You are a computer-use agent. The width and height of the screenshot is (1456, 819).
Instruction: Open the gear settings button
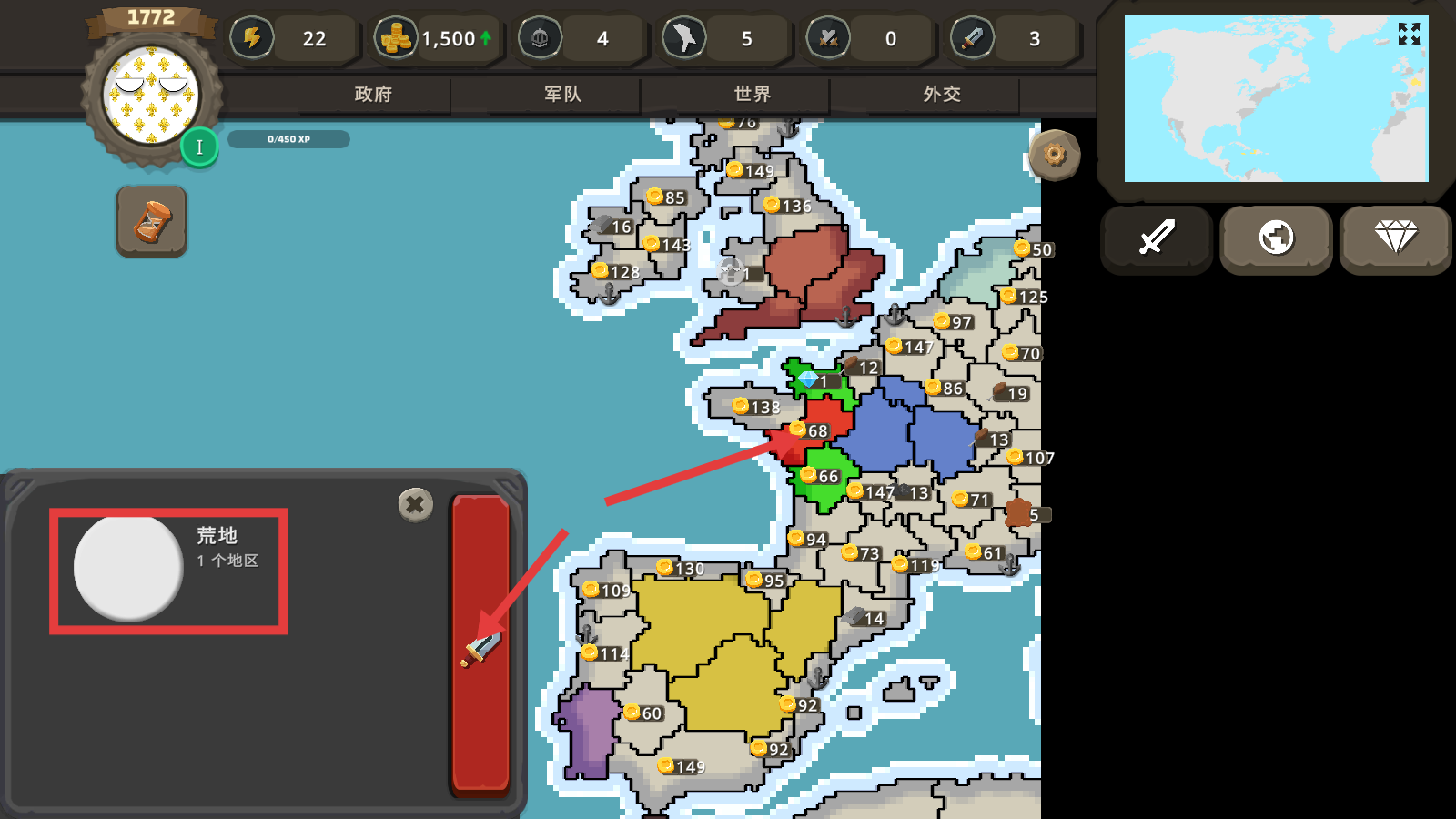coord(1055,155)
